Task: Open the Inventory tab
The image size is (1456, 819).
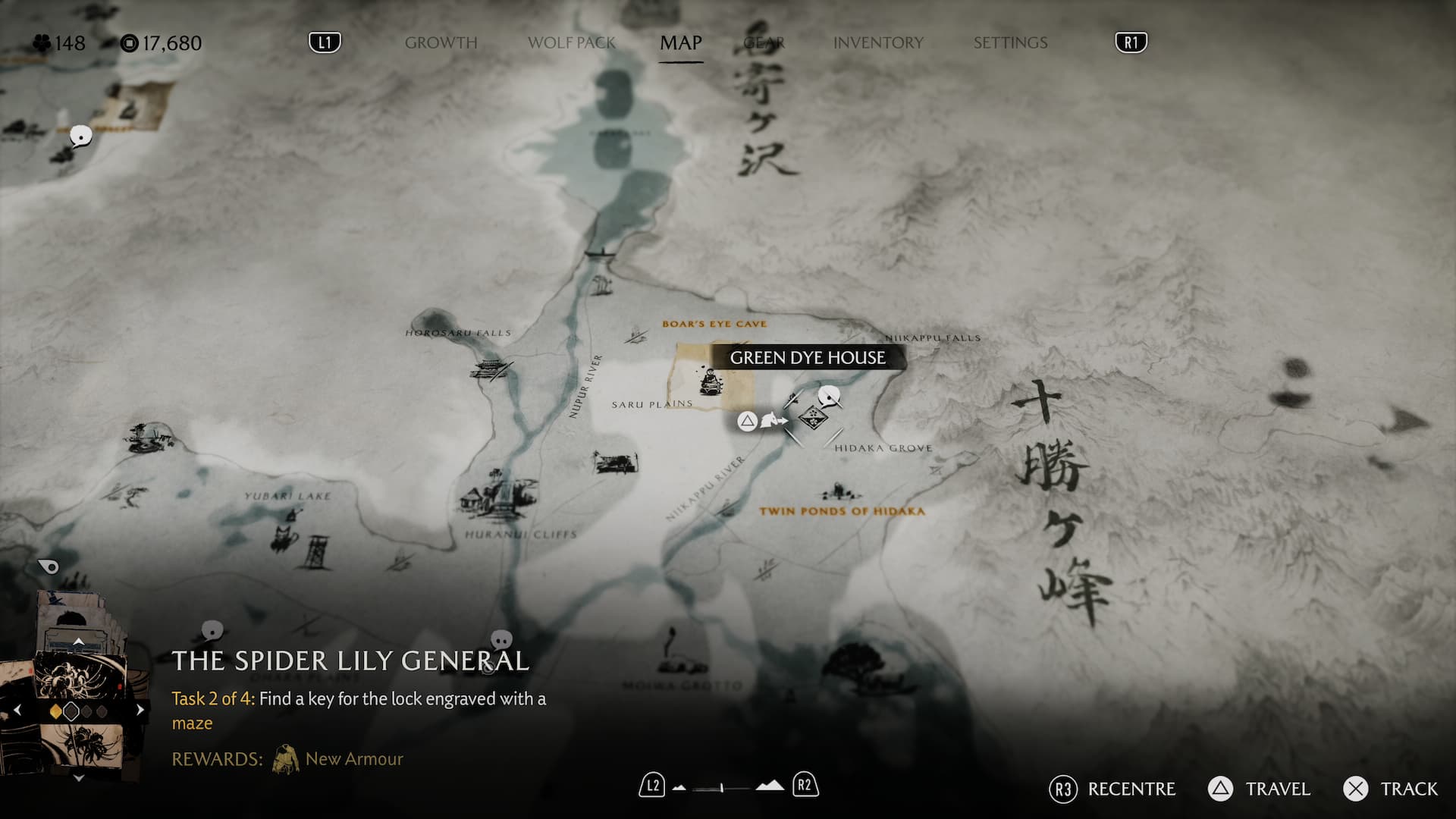Action: click(x=878, y=42)
